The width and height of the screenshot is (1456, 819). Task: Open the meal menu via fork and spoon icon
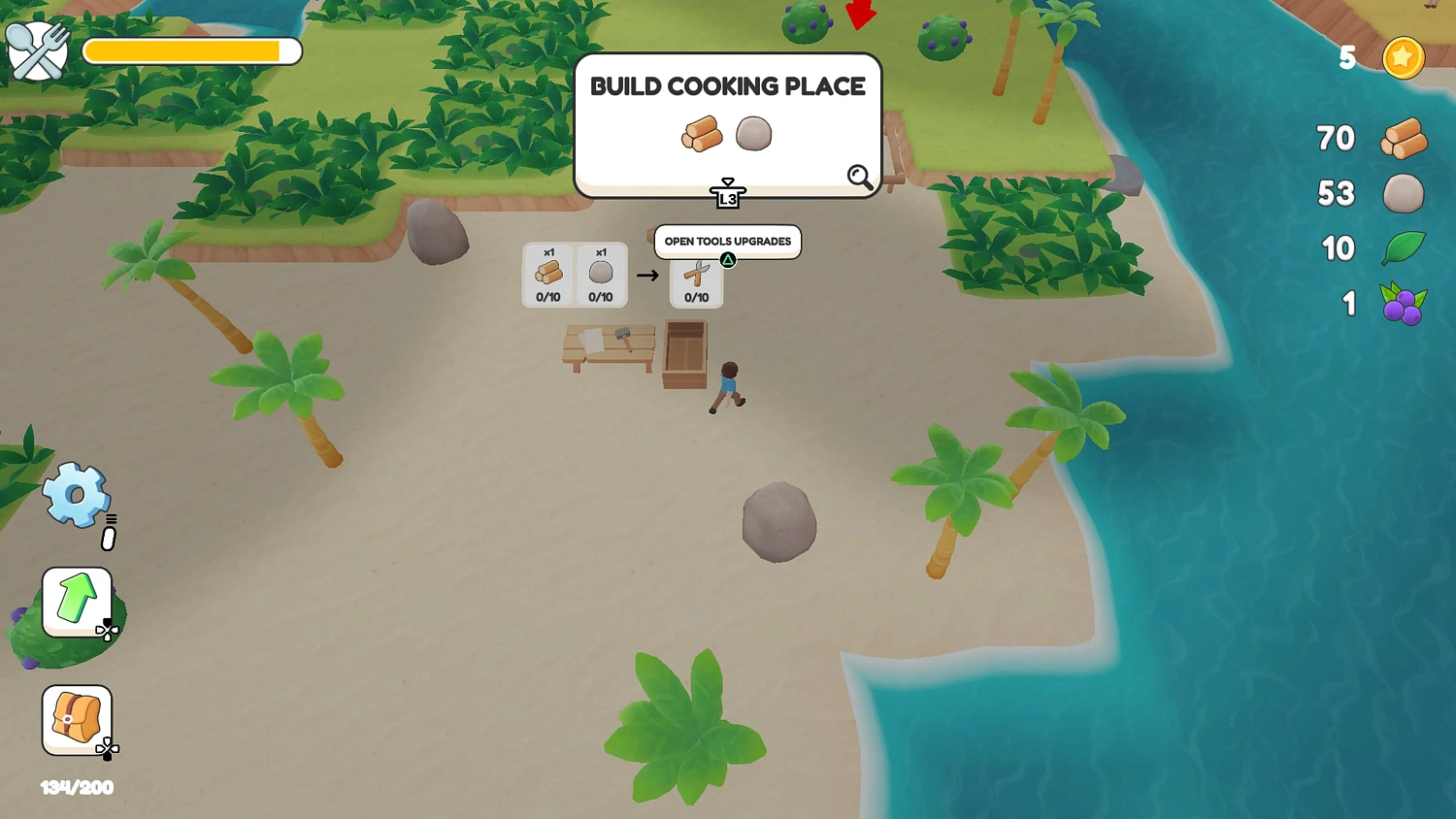click(x=37, y=49)
